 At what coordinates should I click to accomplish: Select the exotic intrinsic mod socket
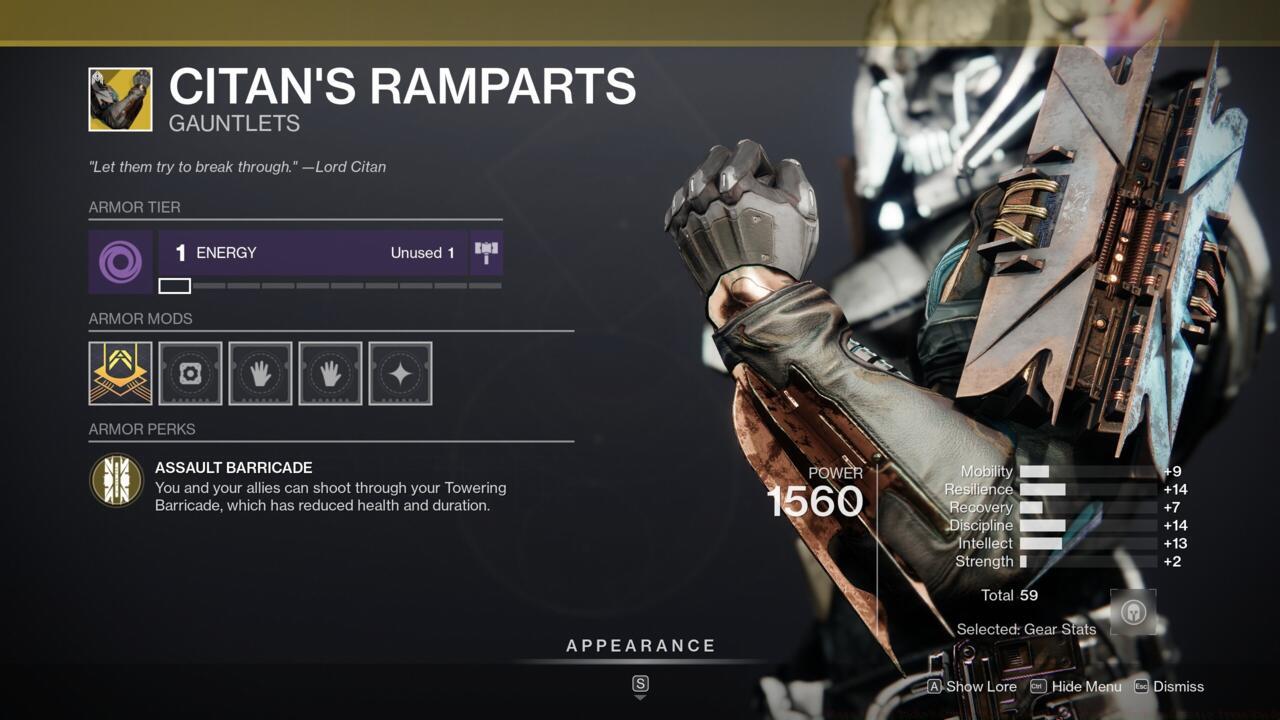118,372
